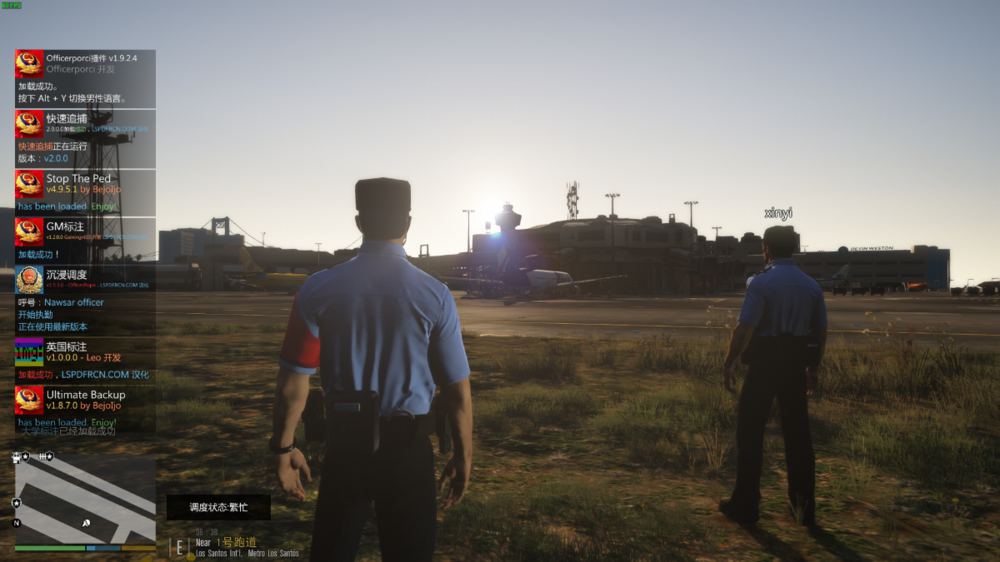The image size is (1000, 562).
Task: Open the Stop The Ped notification
Action: 85,192
